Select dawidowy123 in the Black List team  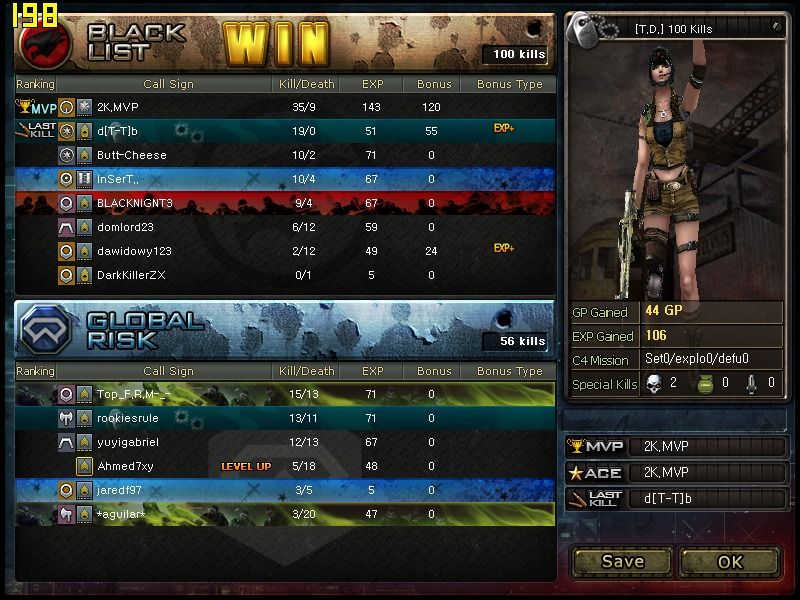pyautogui.click(x=285, y=251)
